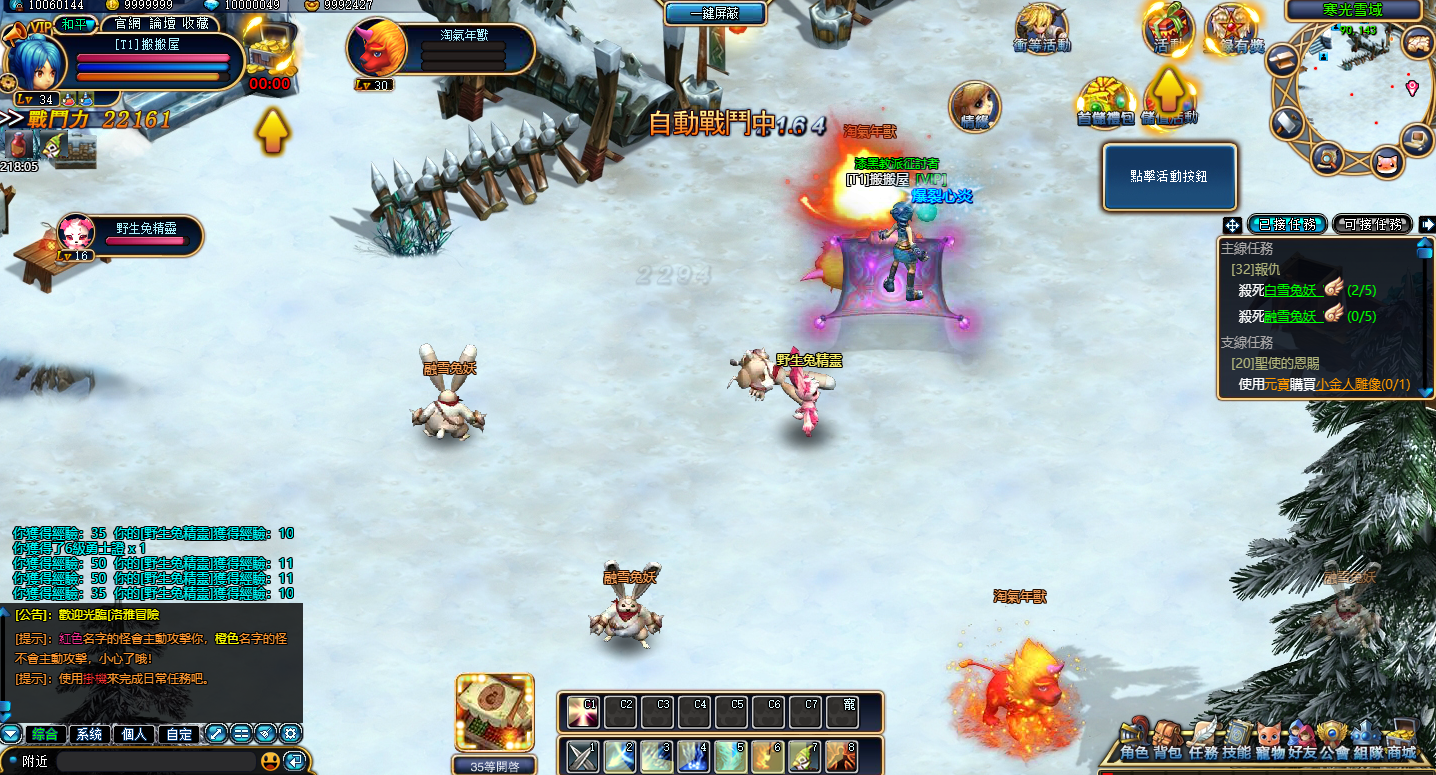
Task: Open the 衝等活動 leveling event icon
Action: [x=1042, y=27]
